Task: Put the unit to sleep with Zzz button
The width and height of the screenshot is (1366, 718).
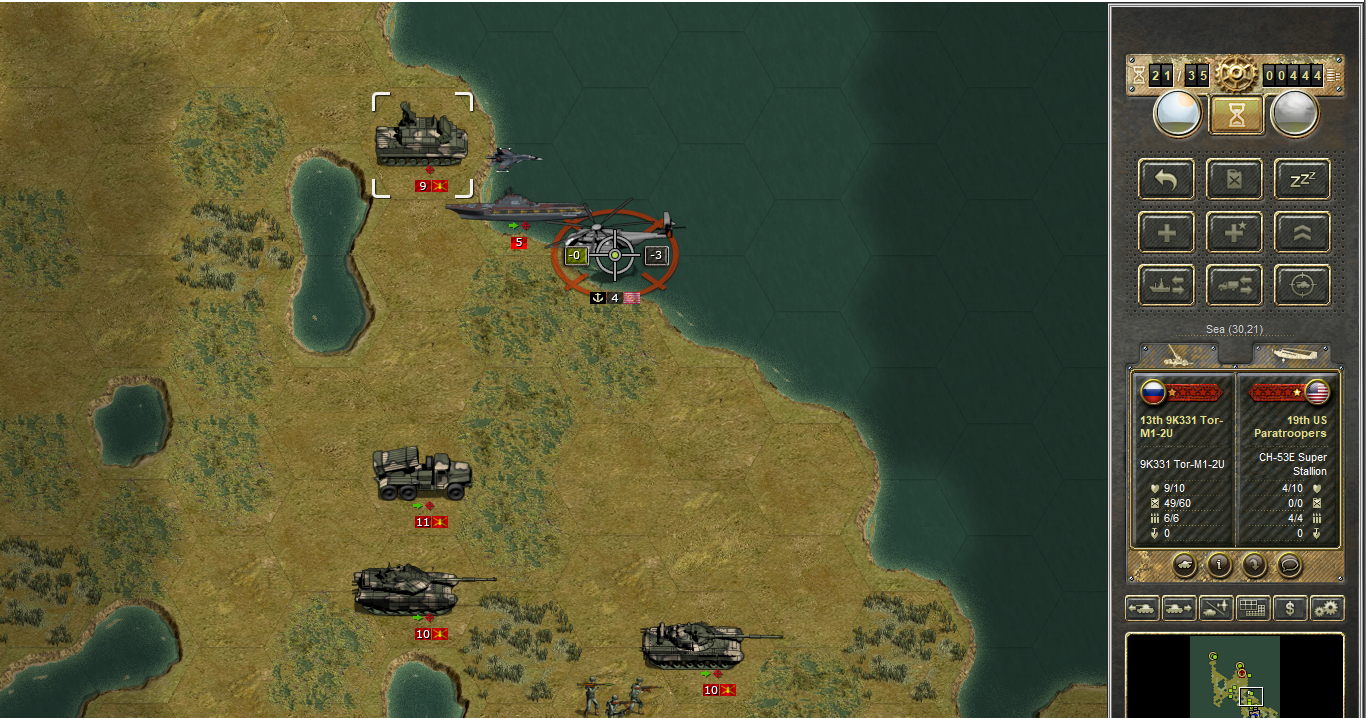Action: coord(1302,180)
